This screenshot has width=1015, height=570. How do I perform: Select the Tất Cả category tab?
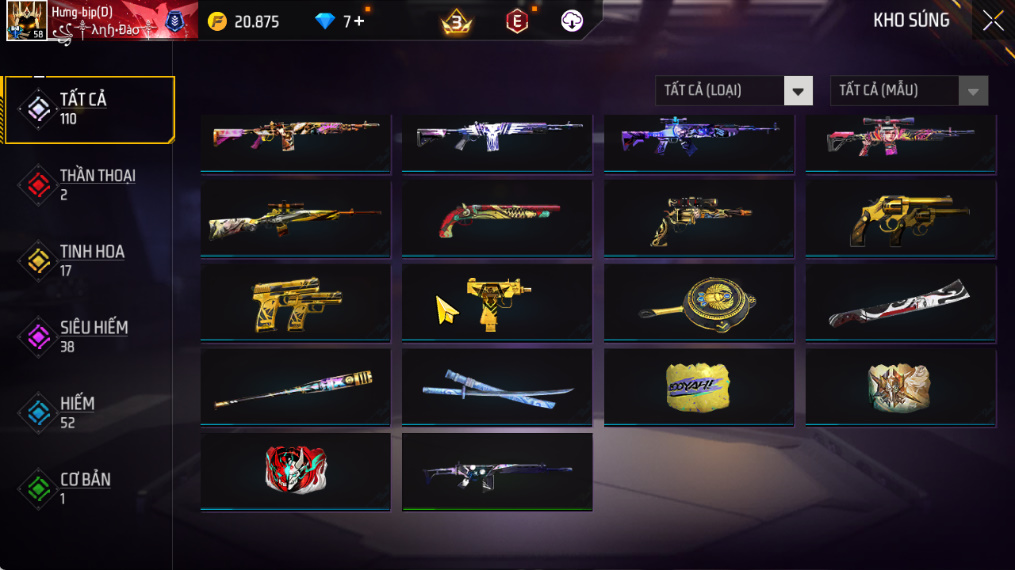(x=88, y=108)
